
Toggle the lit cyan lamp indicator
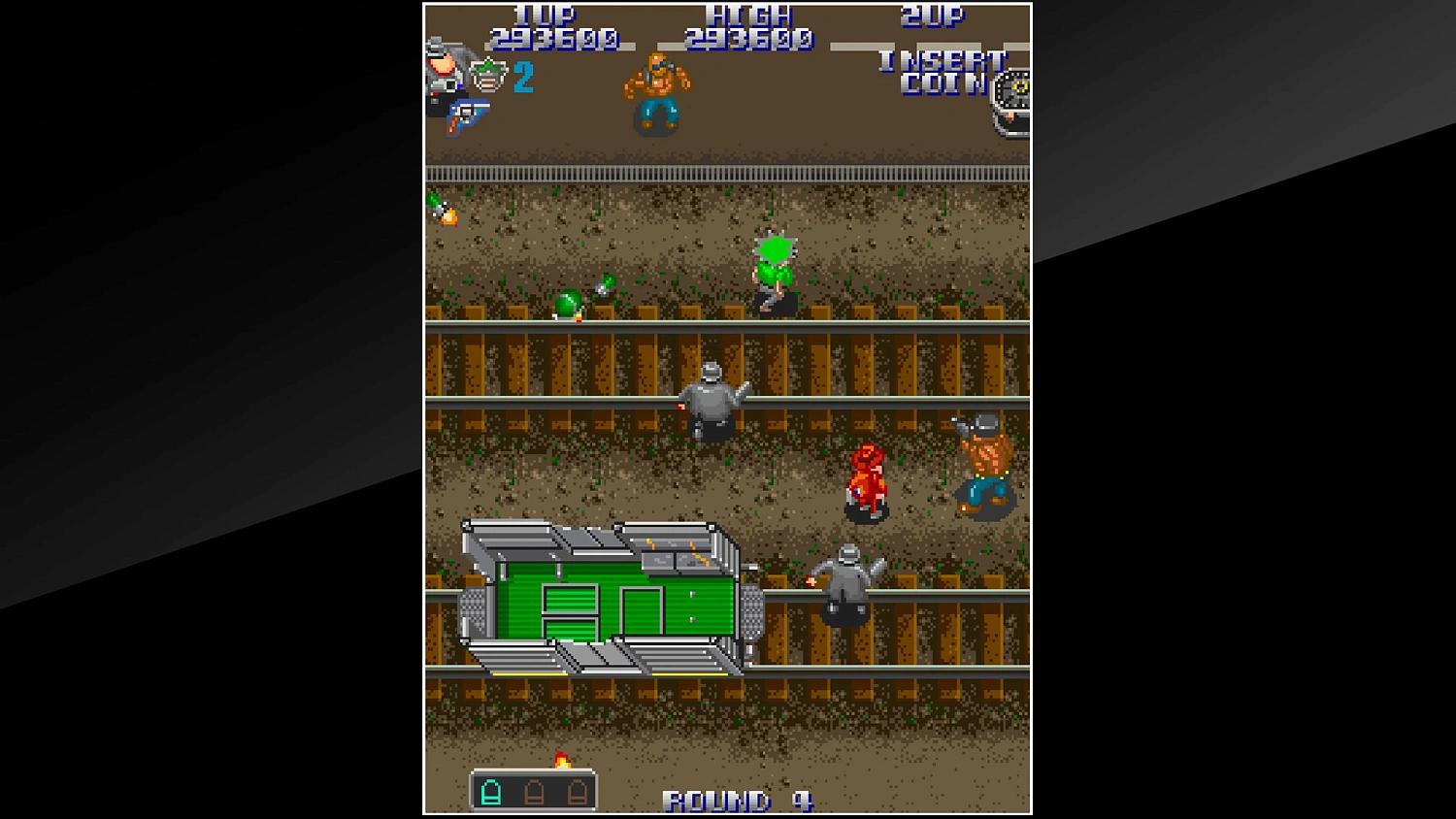pyautogui.click(x=492, y=791)
